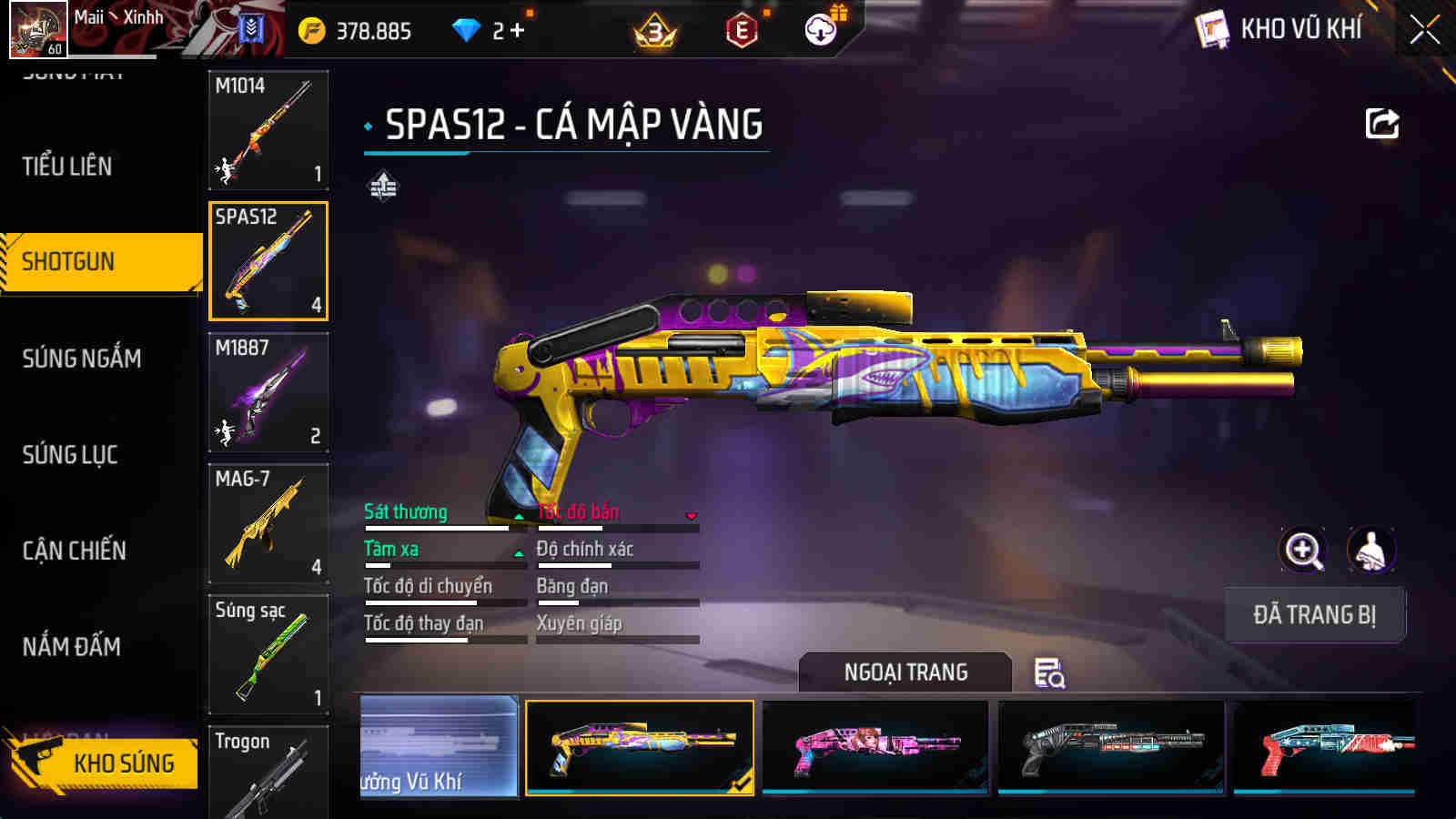Choose the M1887 weapon tile
Viewport: 1456px width, 819px height.
pyautogui.click(x=268, y=392)
